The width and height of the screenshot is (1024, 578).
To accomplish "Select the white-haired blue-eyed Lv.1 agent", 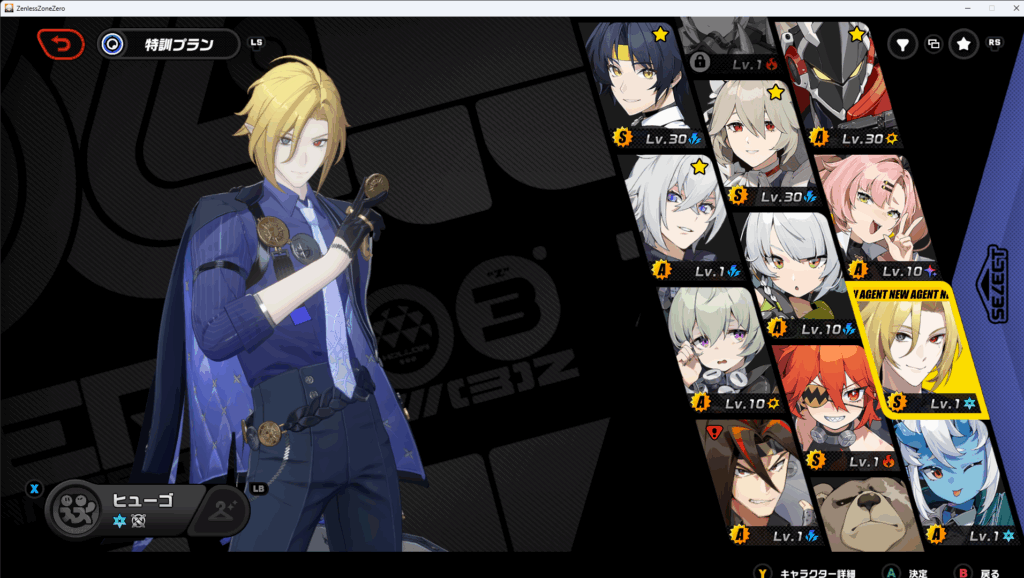I will 672,212.
